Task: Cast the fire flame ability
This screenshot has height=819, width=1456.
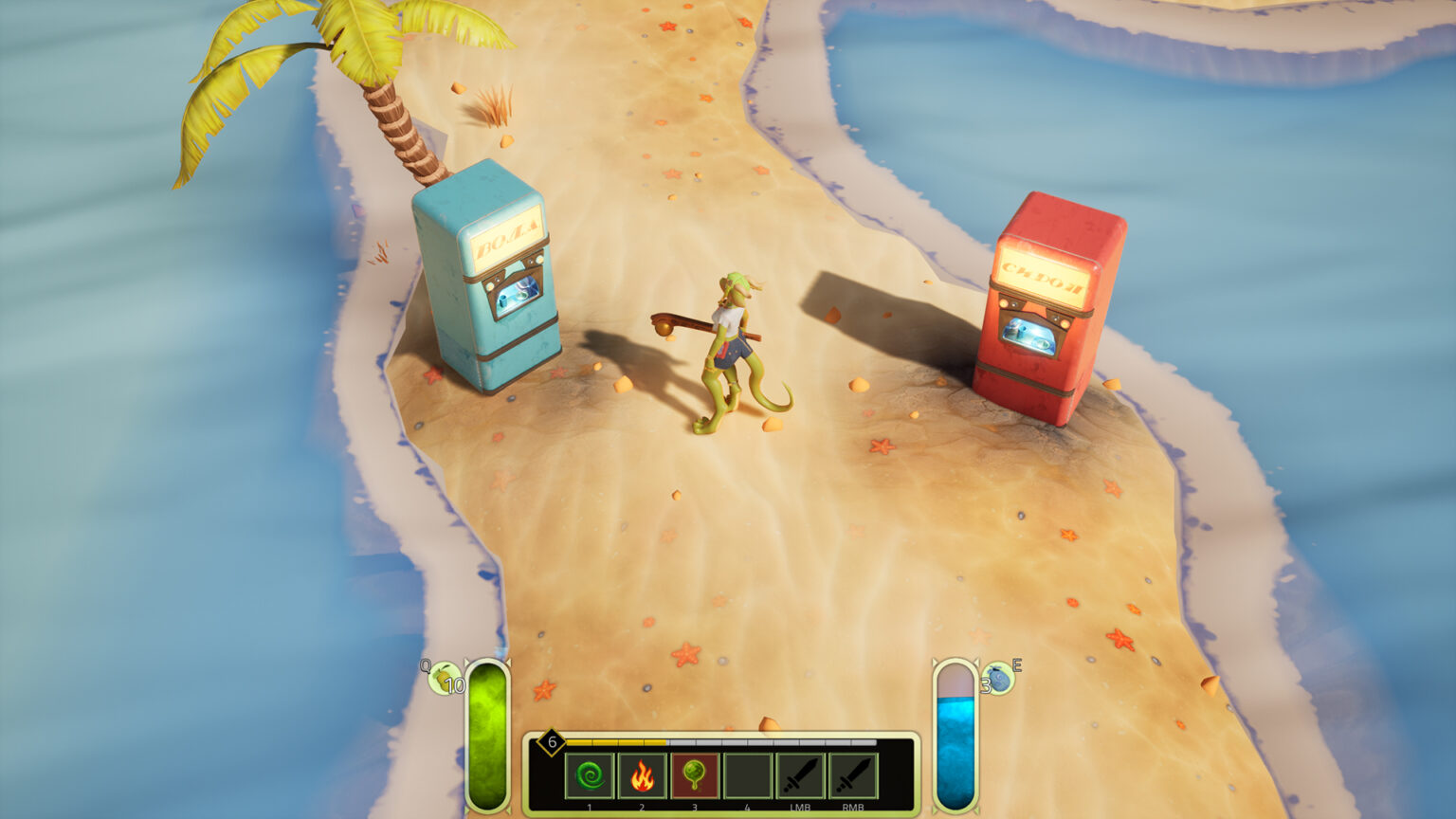Action: tap(642, 776)
